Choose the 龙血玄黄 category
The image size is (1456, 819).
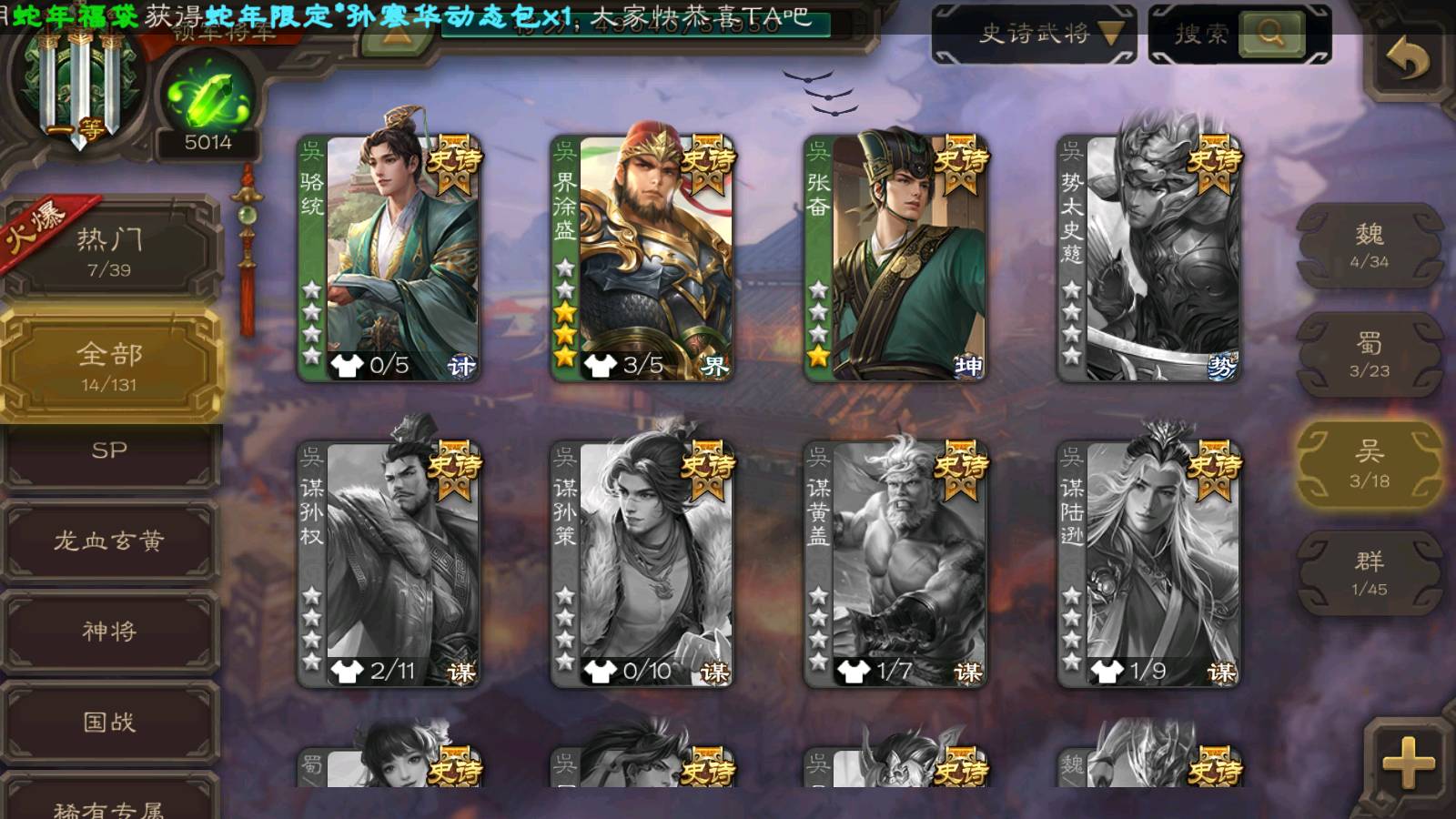tap(109, 541)
